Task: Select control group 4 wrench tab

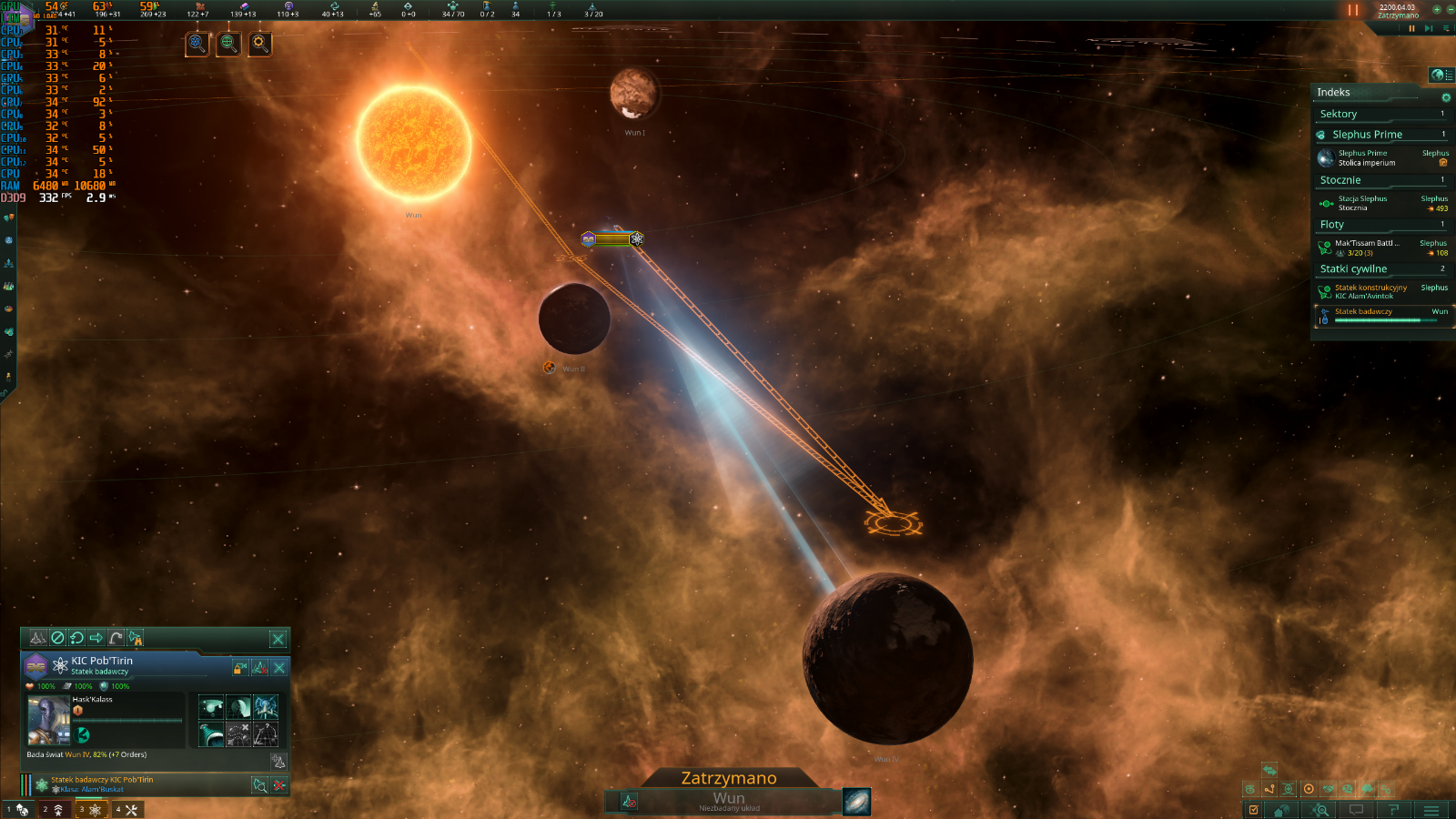Action: (126, 810)
